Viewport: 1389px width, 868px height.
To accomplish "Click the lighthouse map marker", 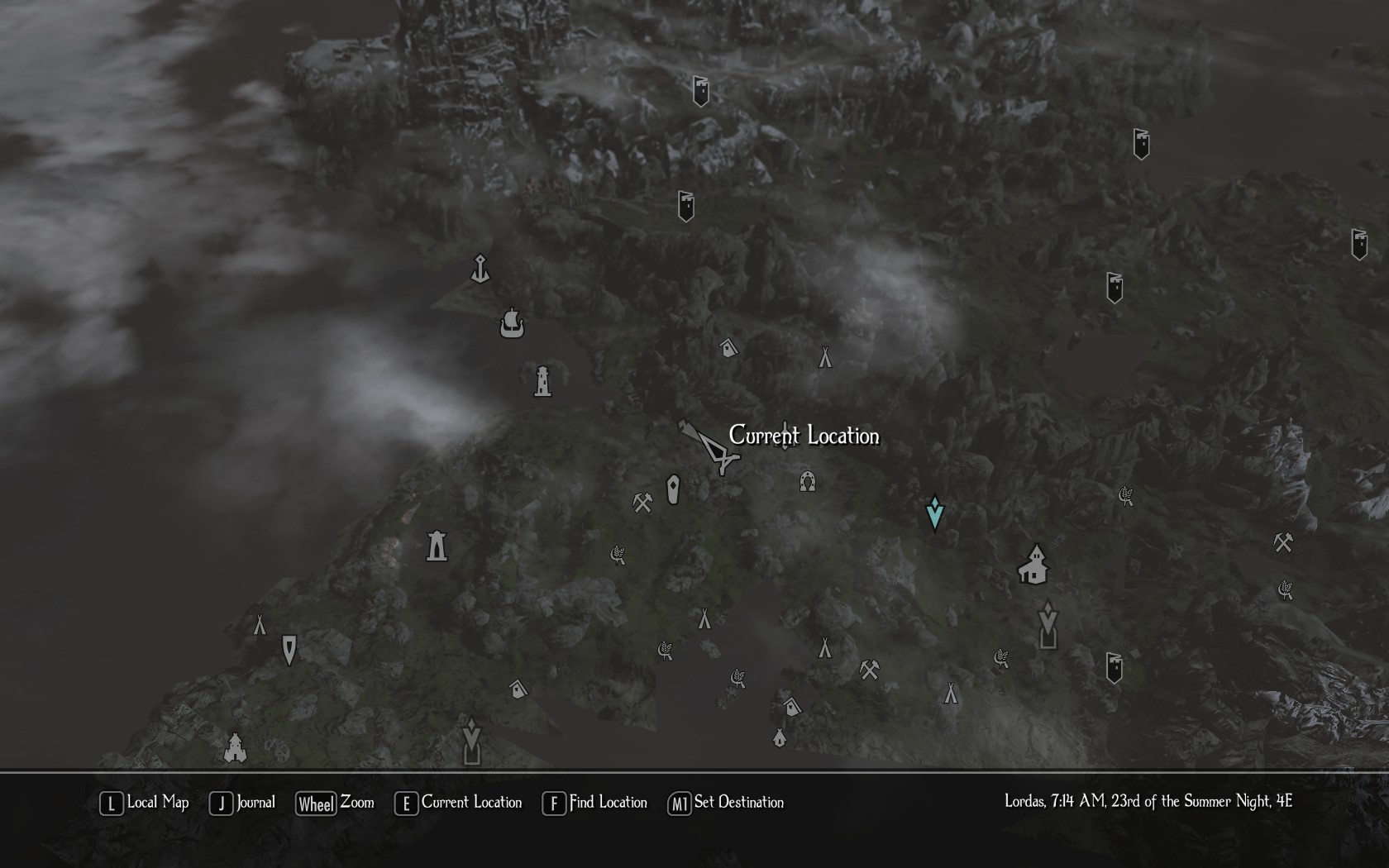I will 542,381.
